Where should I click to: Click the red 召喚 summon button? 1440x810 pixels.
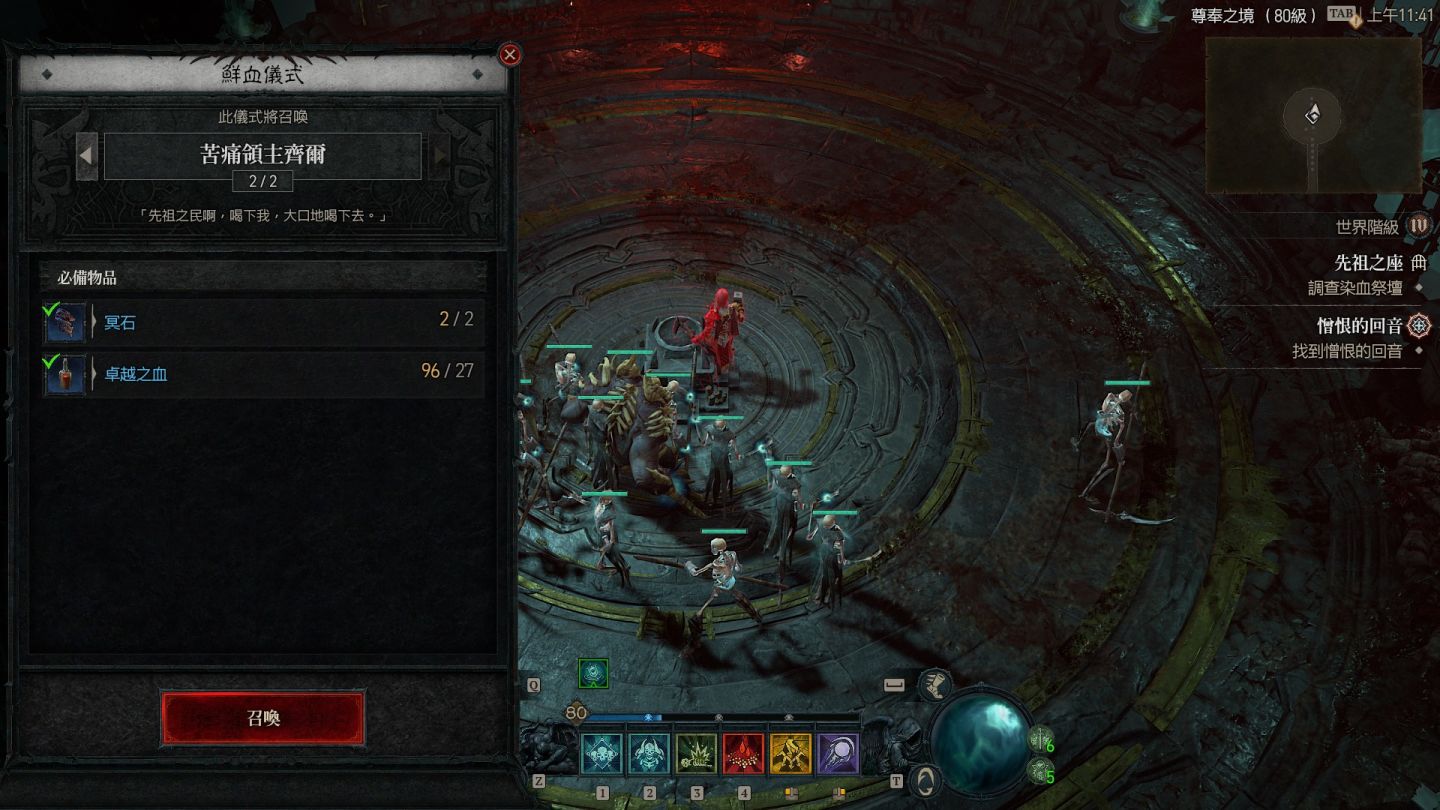click(263, 718)
